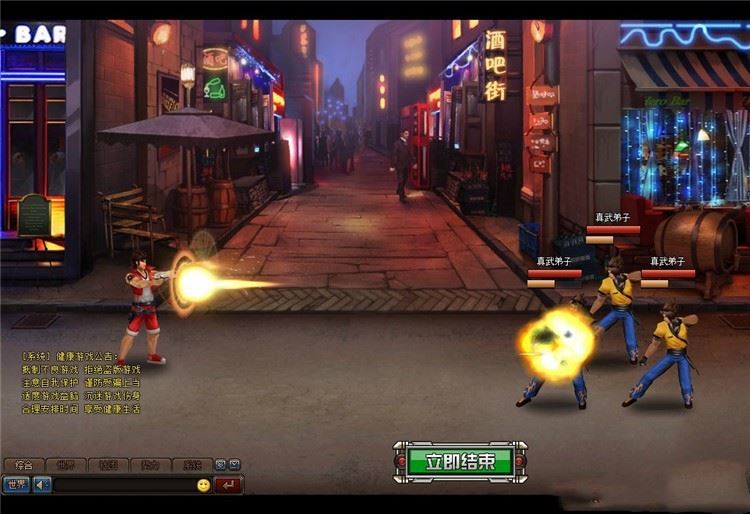Open the smiley emoji picker
Image resolution: width=750 pixels, height=514 pixels.
(x=203, y=485)
